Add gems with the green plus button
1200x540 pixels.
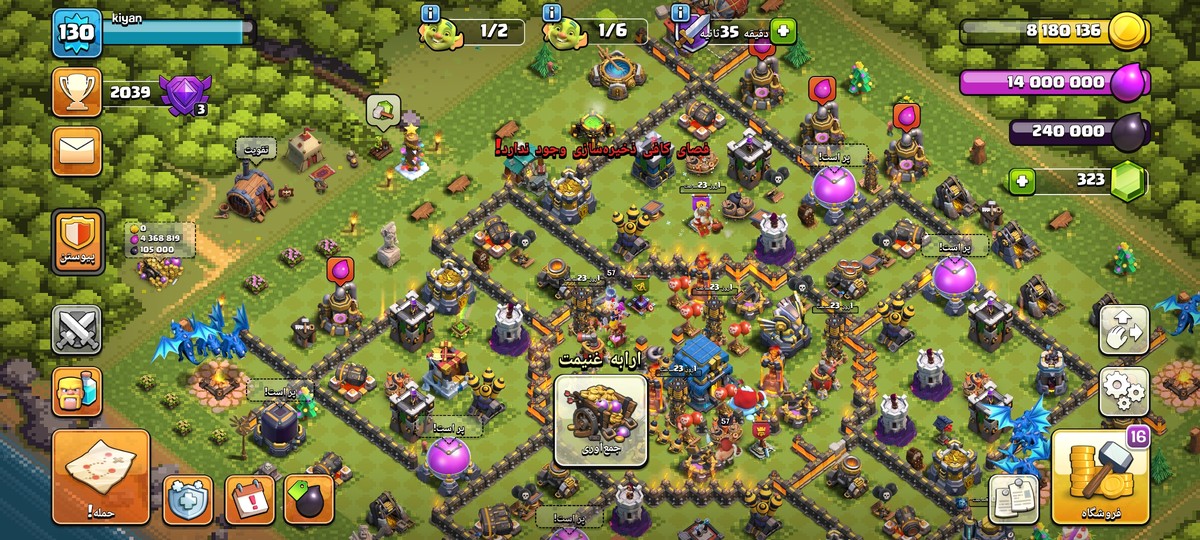click(1021, 181)
